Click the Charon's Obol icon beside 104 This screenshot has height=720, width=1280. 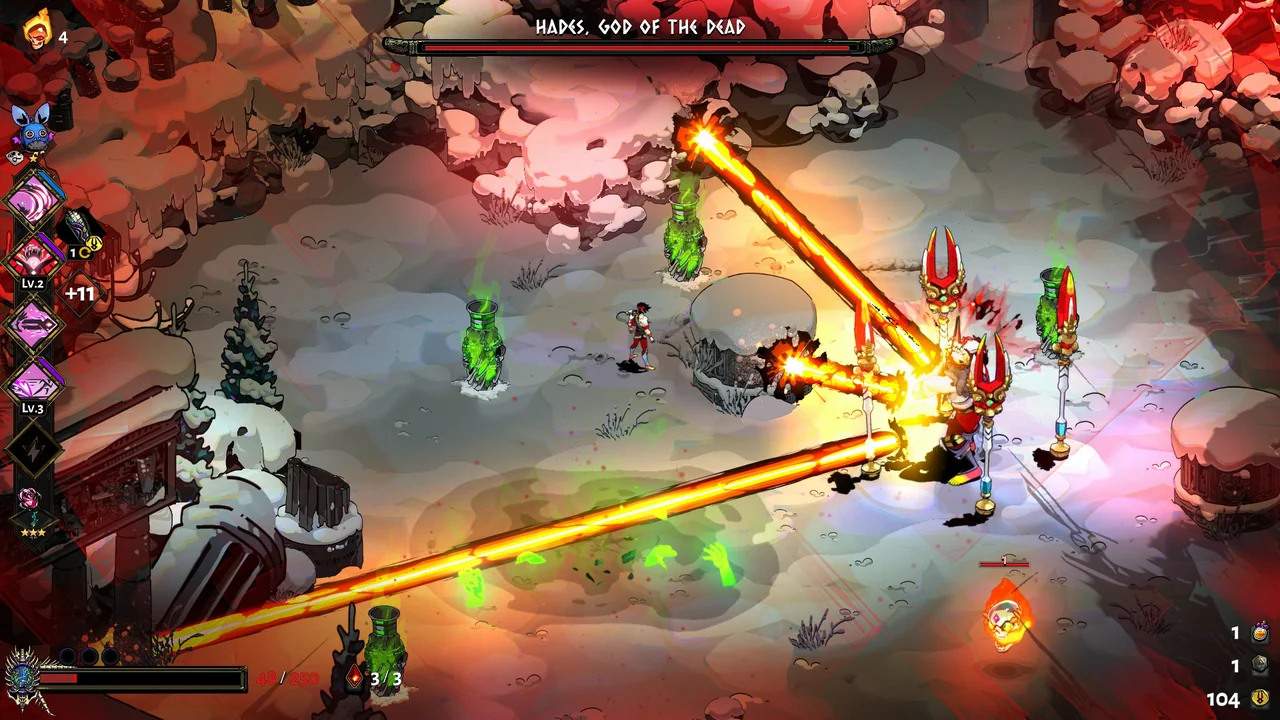(1259, 698)
